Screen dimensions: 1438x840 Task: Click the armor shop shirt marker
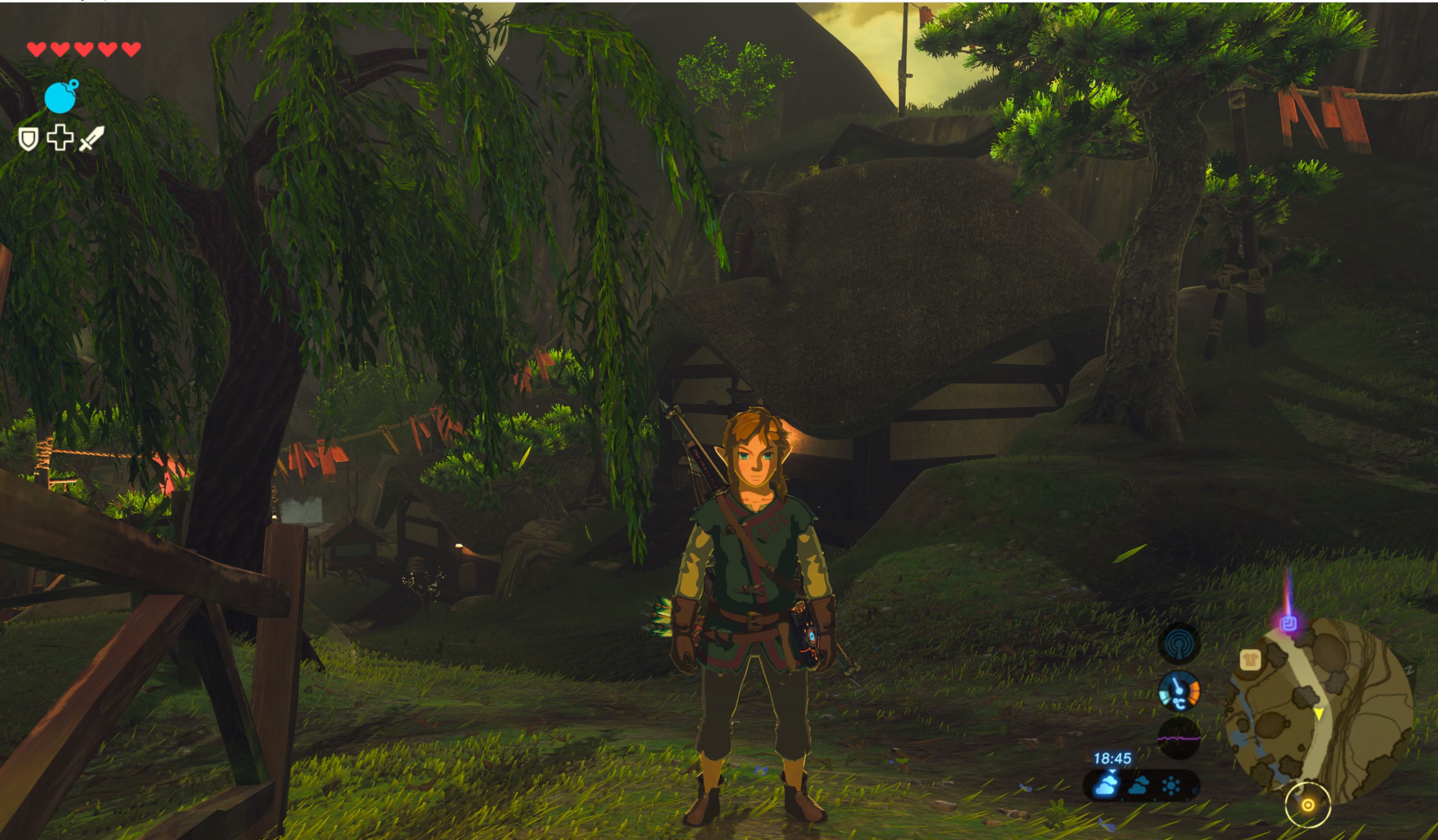point(1250,660)
